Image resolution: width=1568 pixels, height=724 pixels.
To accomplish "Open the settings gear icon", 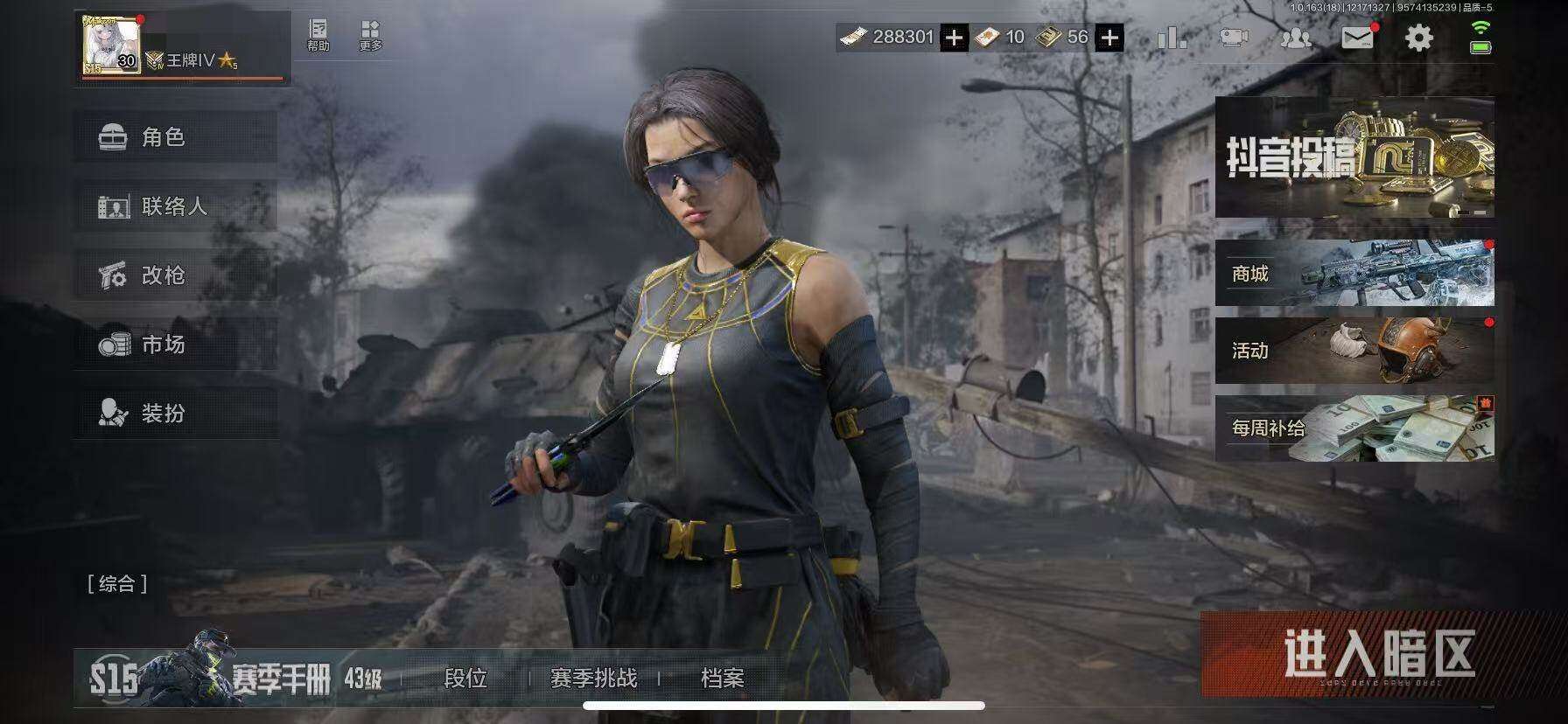I will (1418, 38).
